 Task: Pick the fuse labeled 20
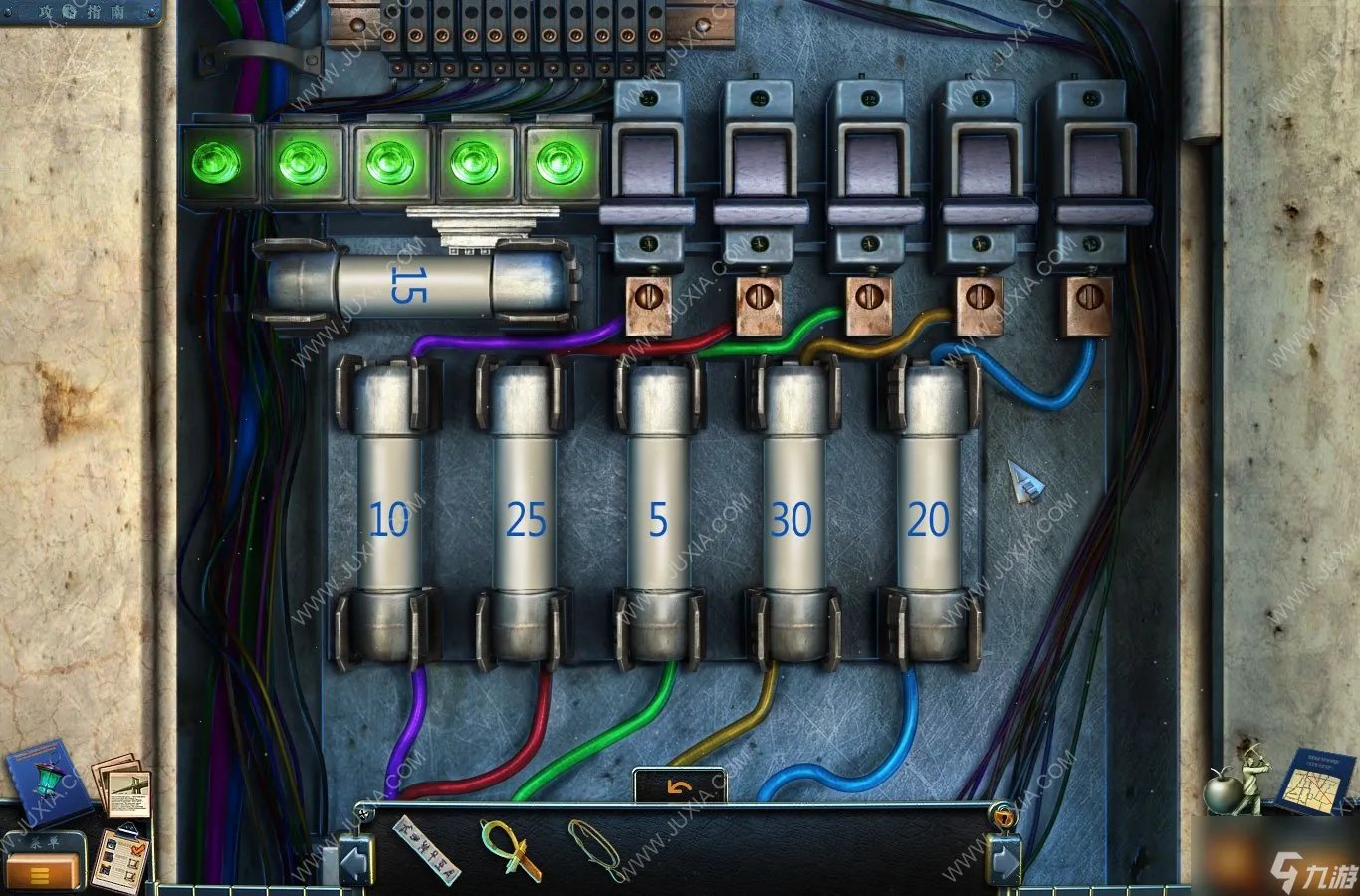(x=928, y=515)
